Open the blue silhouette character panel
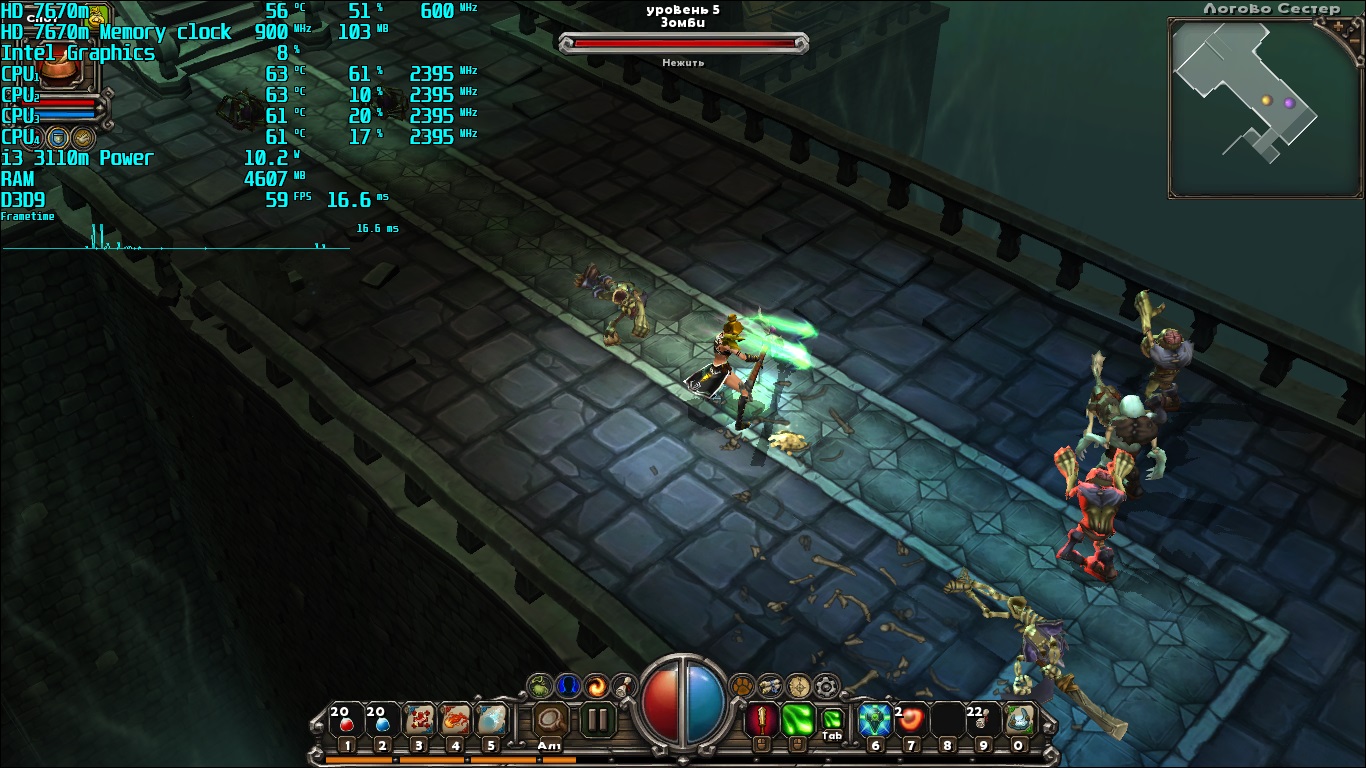The height and width of the screenshot is (768, 1366). [568, 686]
